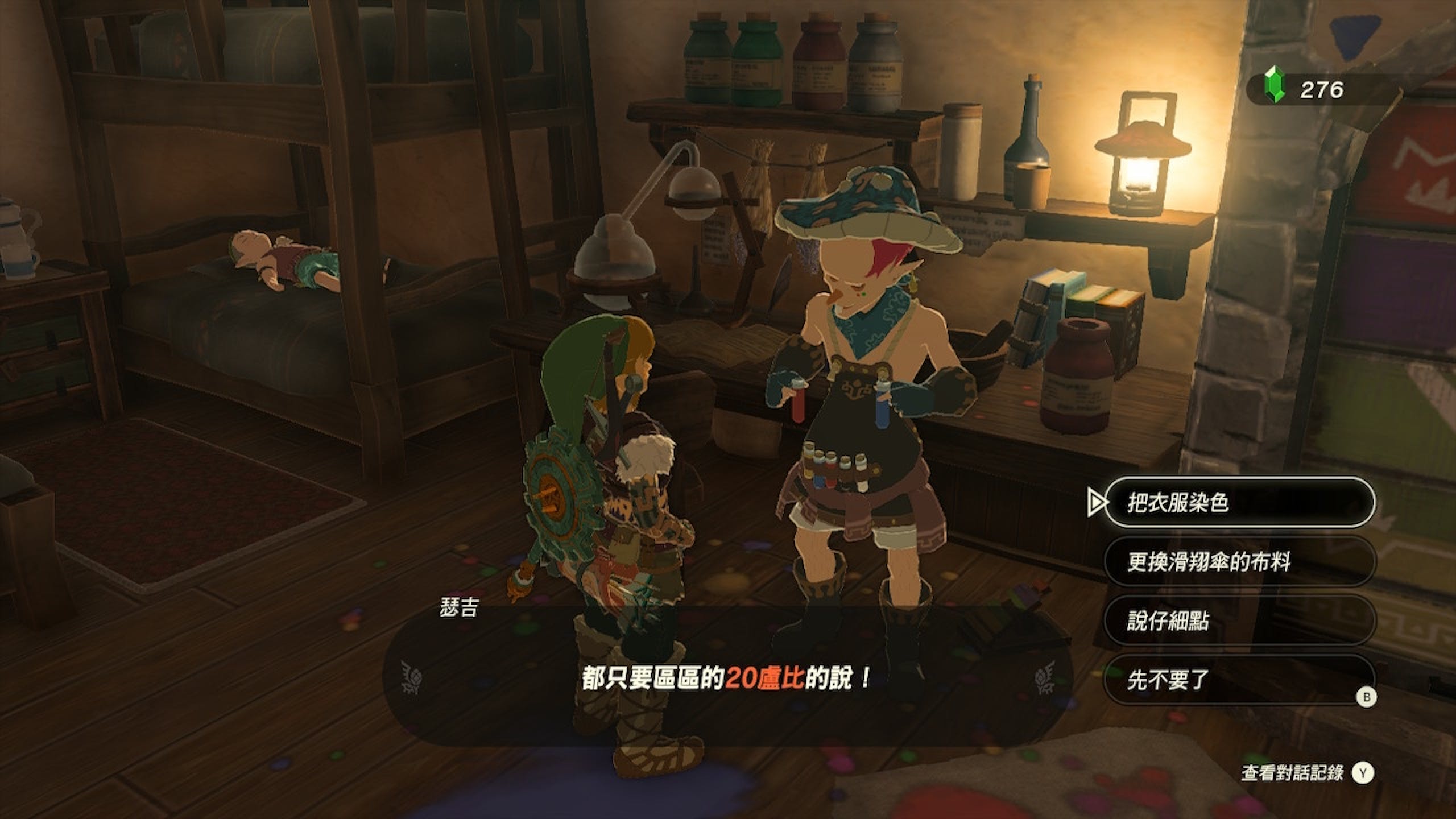This screenshot has width=1456, height=819.
Task: Decline with 先不要了 option
Action: 1239,679
